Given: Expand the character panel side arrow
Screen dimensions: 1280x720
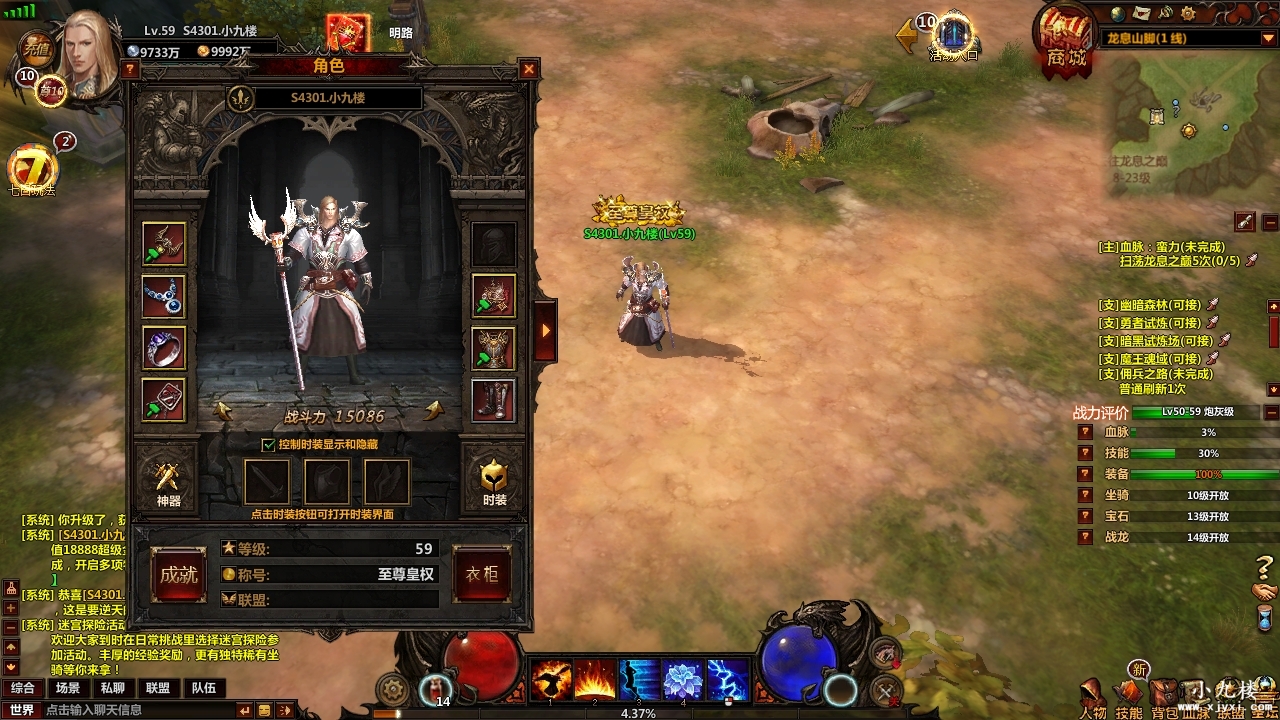Looking at the screenshot, I should point(546,329).
